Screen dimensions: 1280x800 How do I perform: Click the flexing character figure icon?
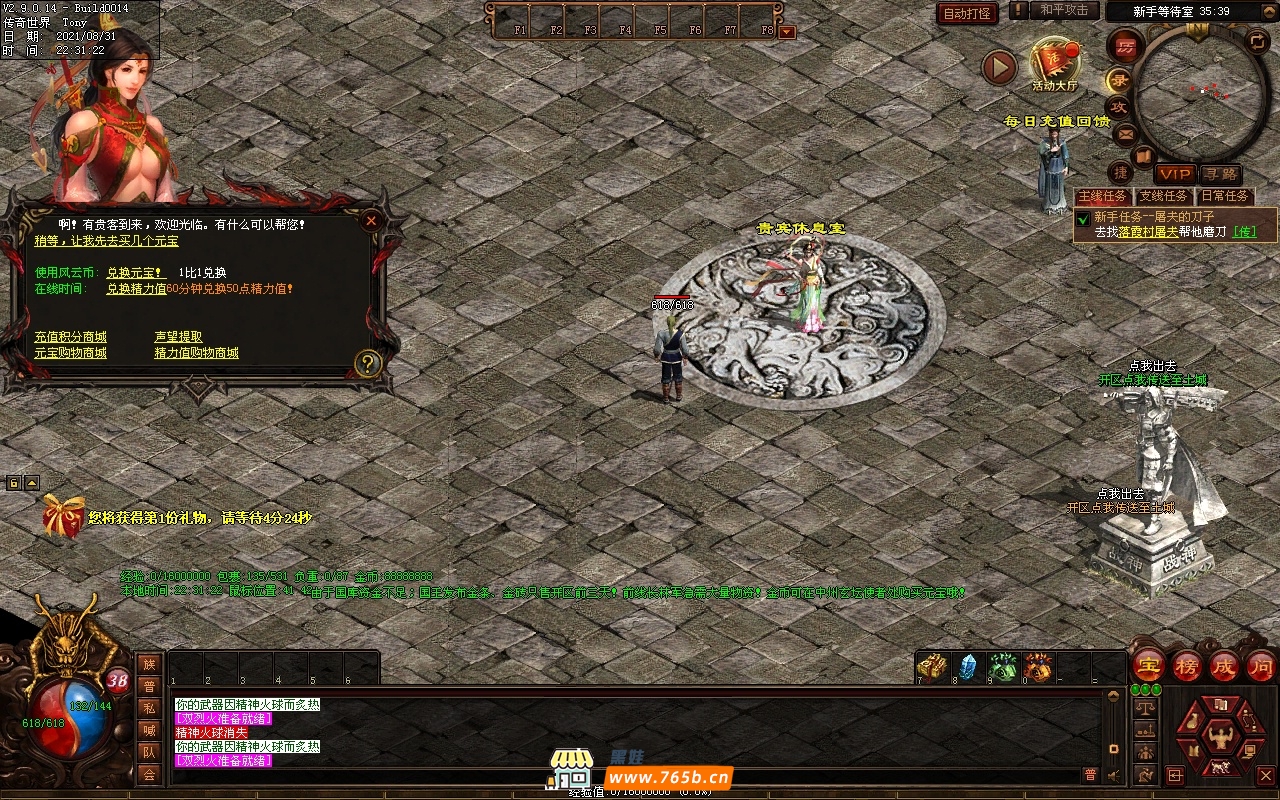(x=1219, y=740)
